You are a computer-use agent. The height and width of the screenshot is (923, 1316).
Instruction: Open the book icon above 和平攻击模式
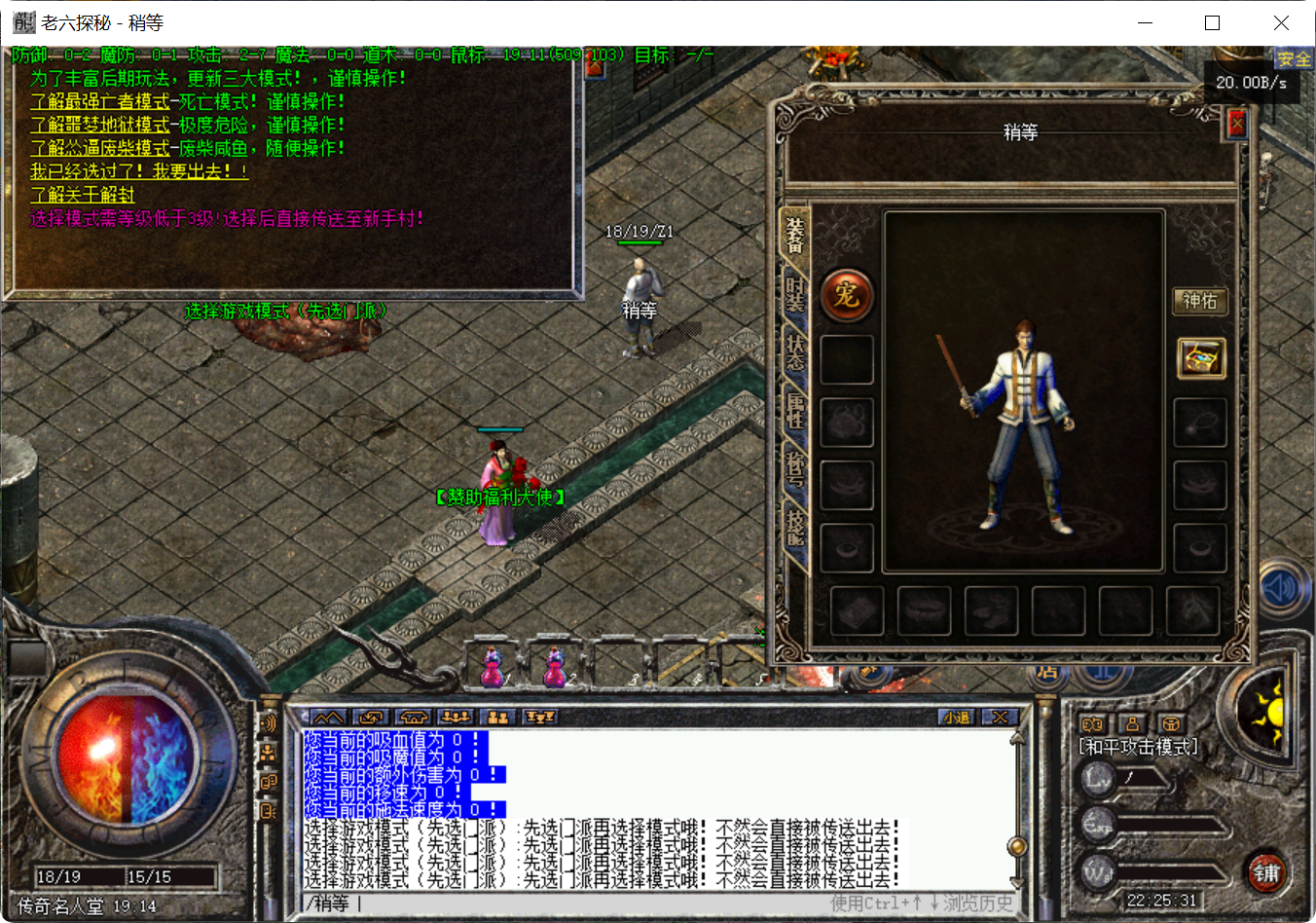(x=1093, y=724)
